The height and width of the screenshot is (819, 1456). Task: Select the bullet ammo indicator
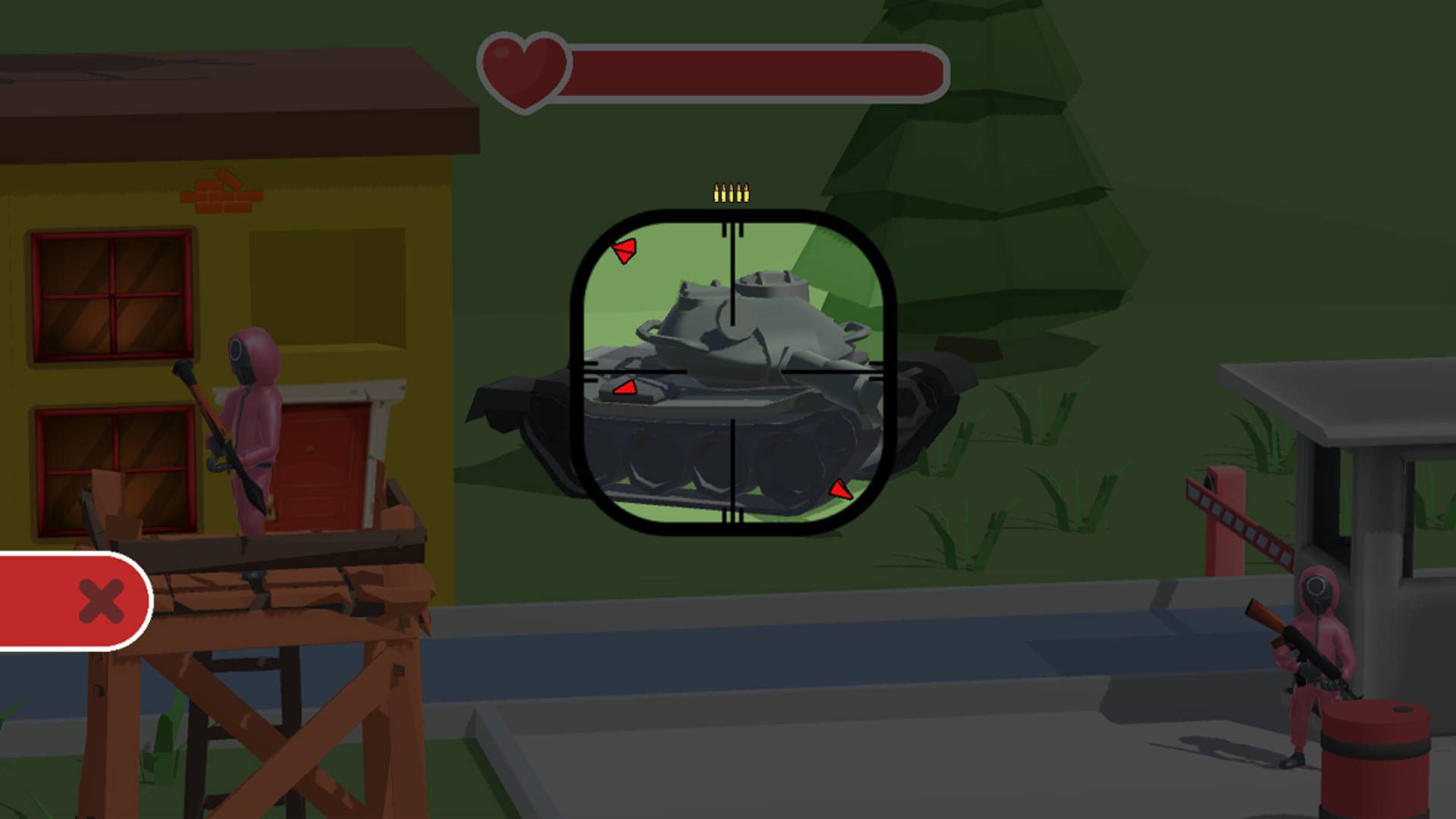[x=730, y=191]
